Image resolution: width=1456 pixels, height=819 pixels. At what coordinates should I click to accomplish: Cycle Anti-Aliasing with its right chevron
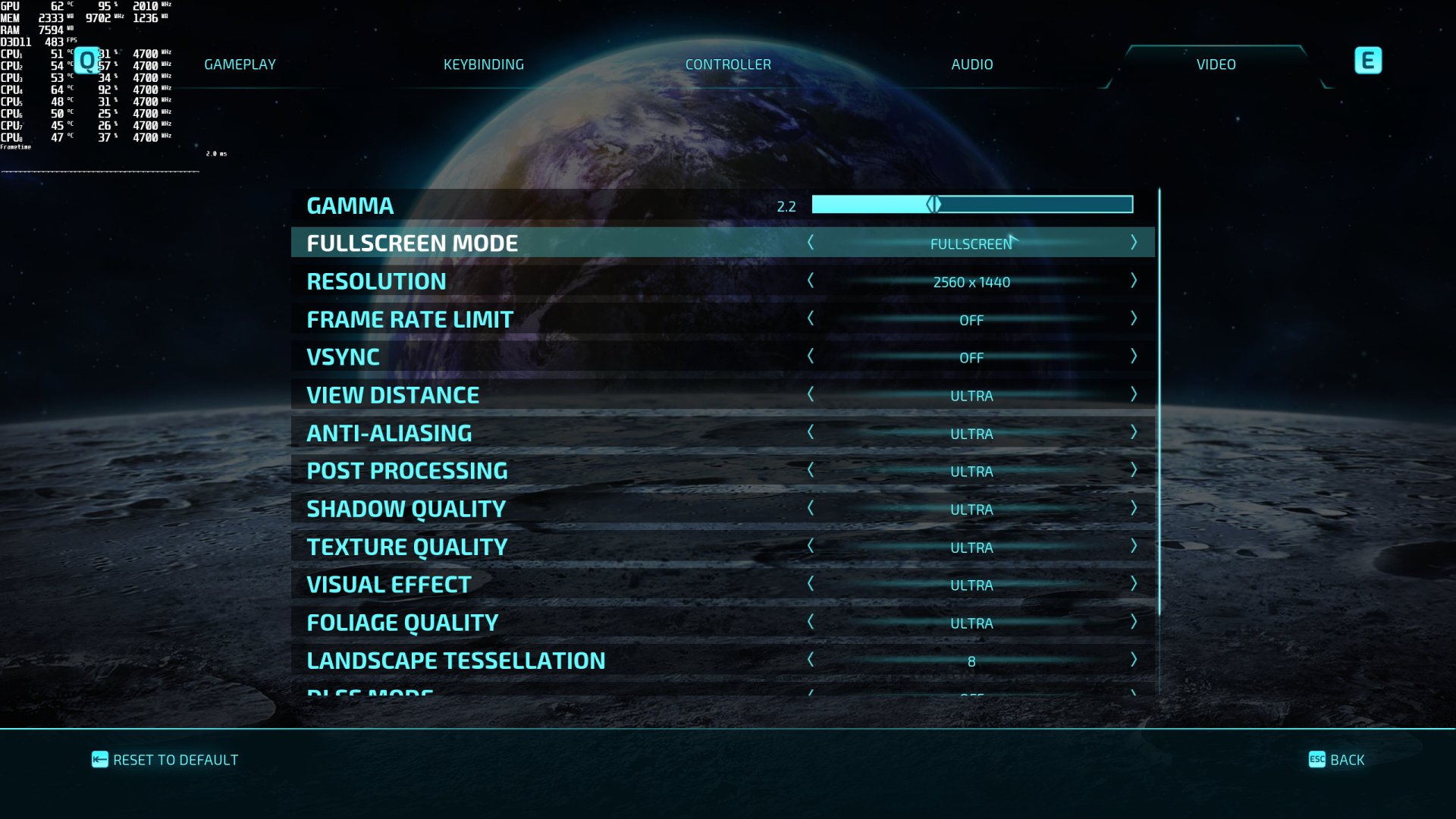1134,432
